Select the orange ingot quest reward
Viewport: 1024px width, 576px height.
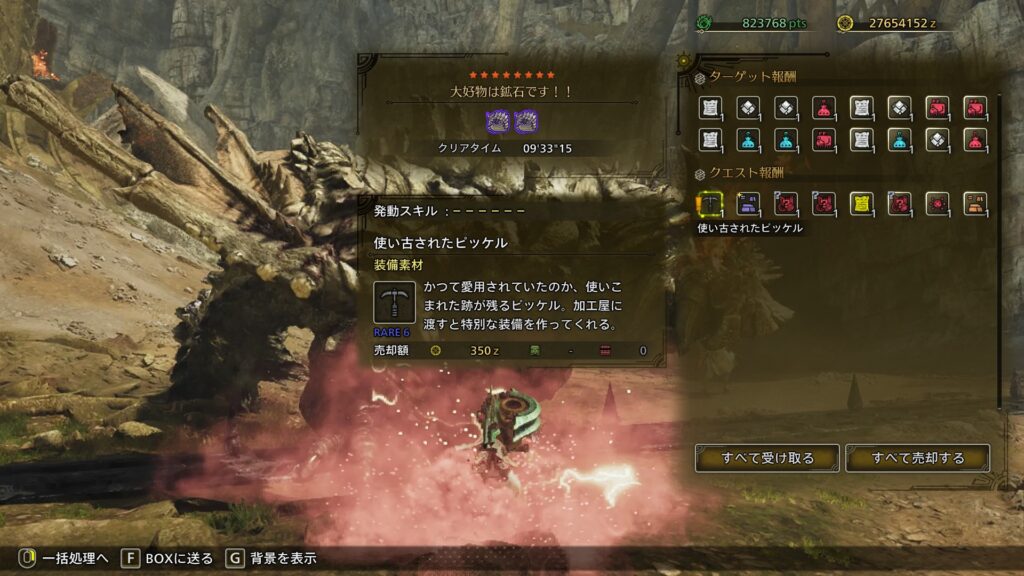point(975,204)
